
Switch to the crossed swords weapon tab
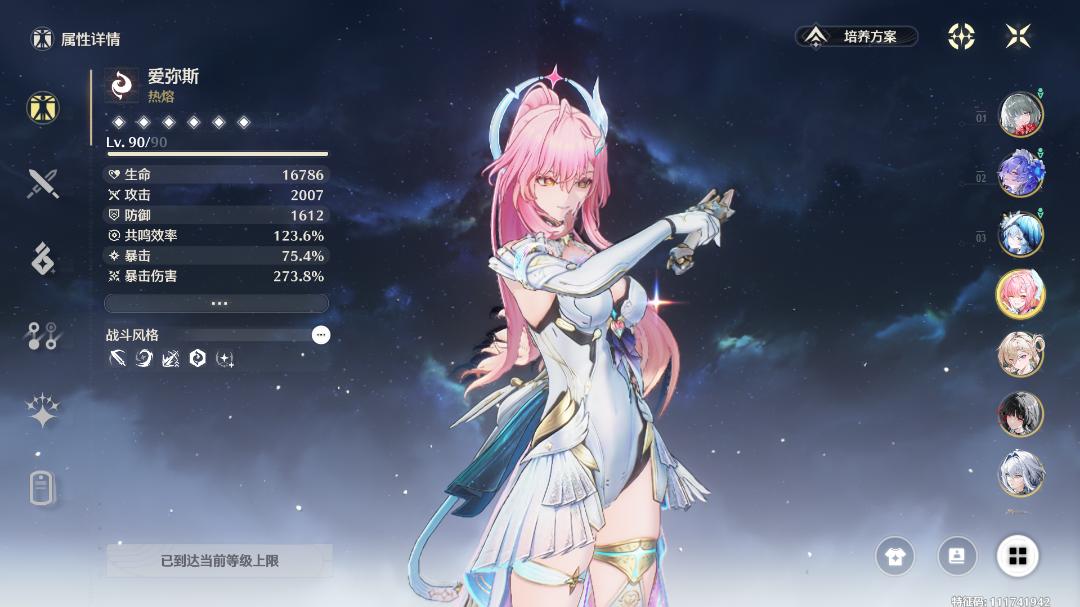pos(42,183)
